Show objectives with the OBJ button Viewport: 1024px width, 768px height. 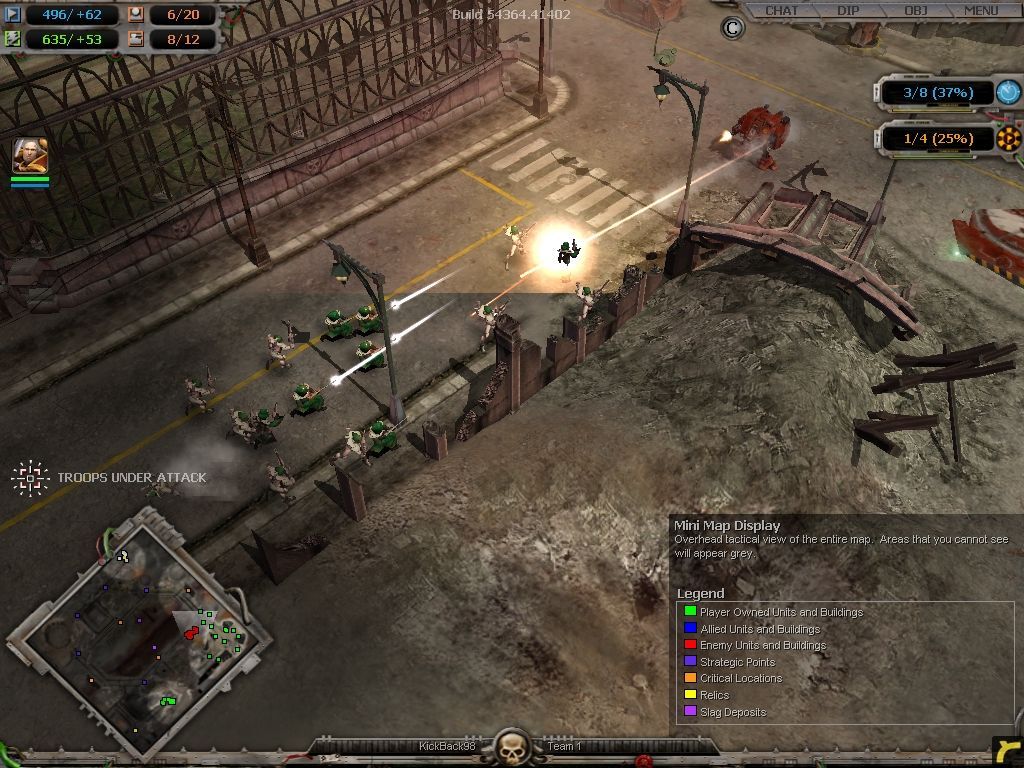click(915, 11)
